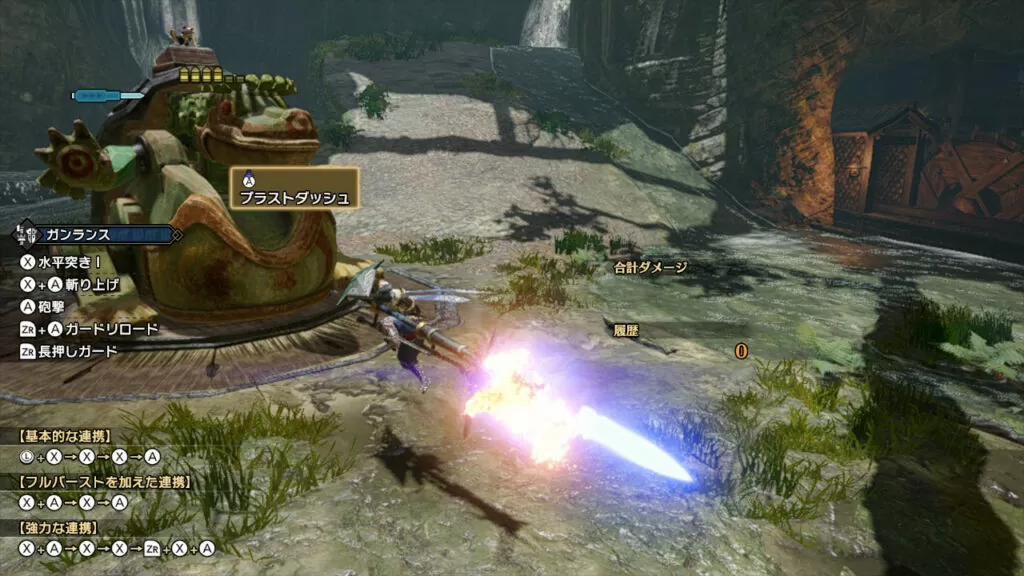
Task: Choose the 強力な連携 combo heading
Action: [58, 527]
